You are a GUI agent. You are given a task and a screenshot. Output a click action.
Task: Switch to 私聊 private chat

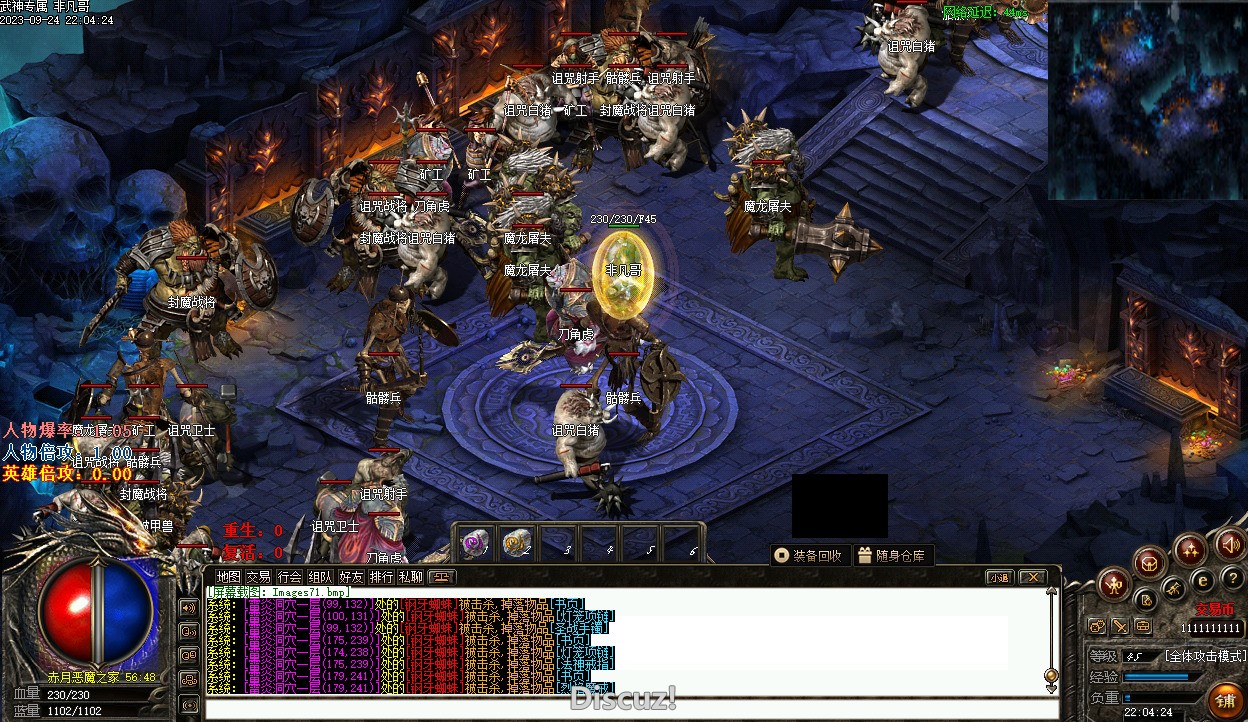pyautogui.click(x=411, y=577)
